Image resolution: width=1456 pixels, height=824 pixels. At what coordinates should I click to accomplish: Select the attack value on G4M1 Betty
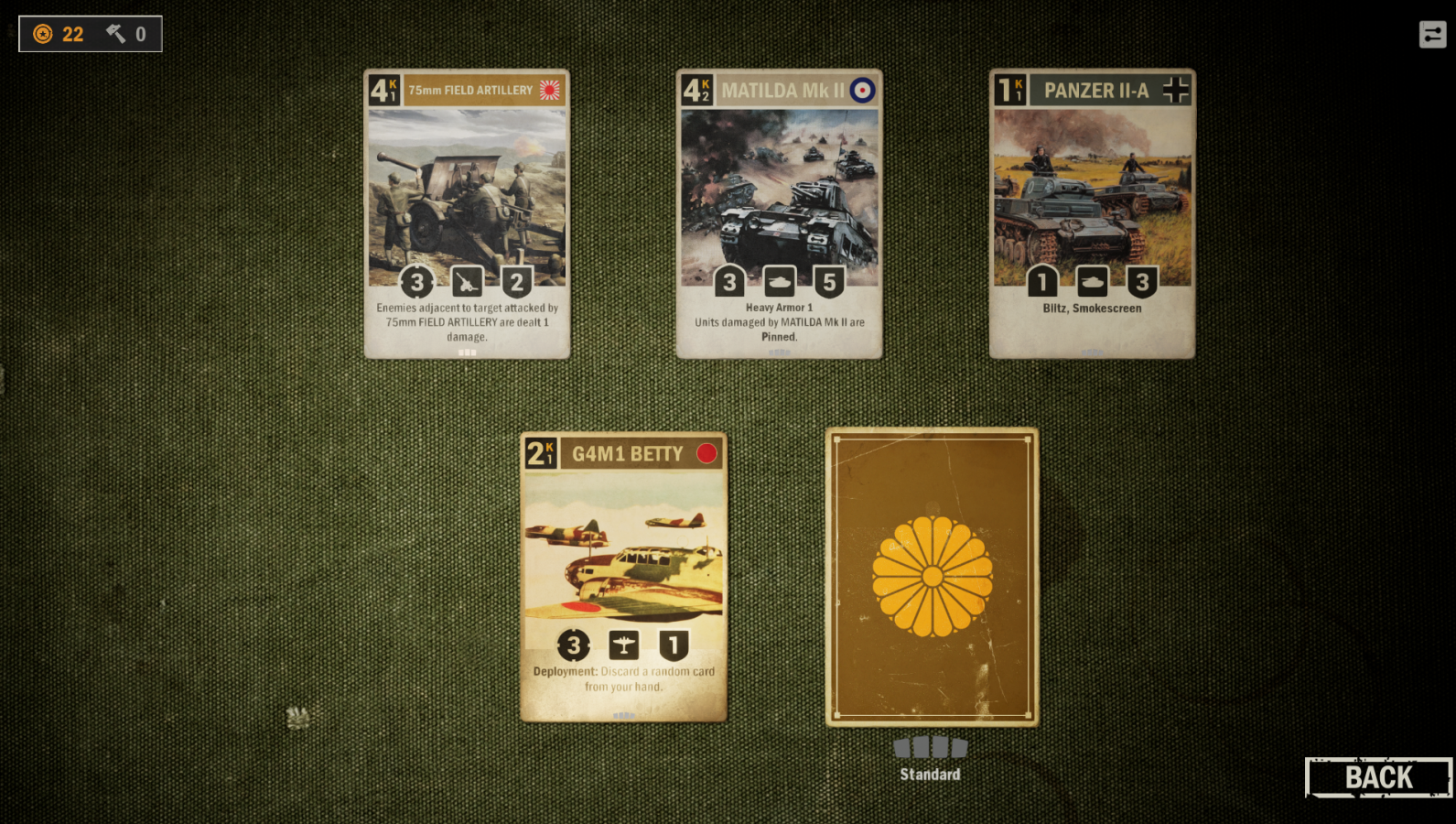point(573,645)
